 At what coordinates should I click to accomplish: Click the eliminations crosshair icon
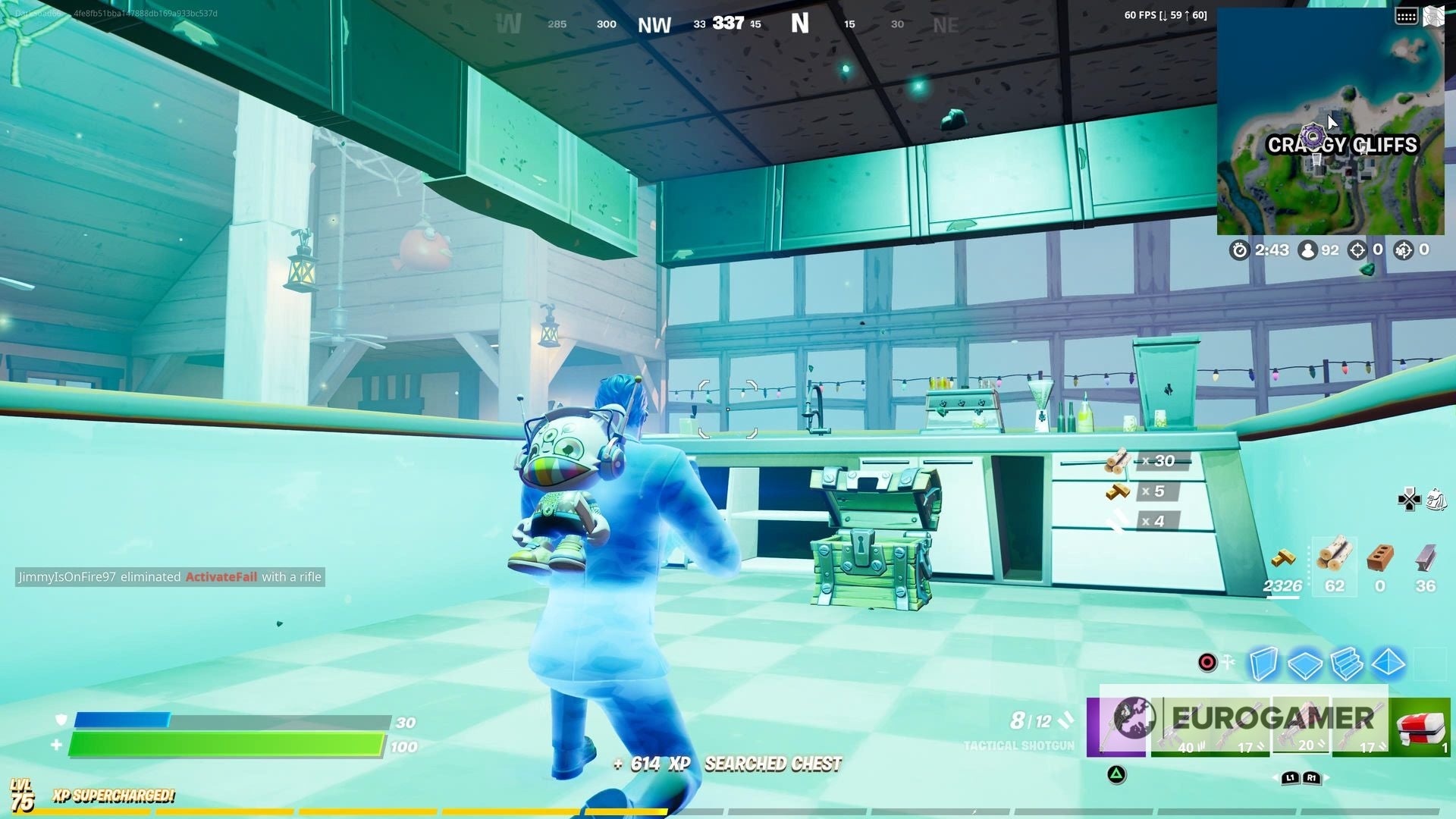coord(1357,250)
